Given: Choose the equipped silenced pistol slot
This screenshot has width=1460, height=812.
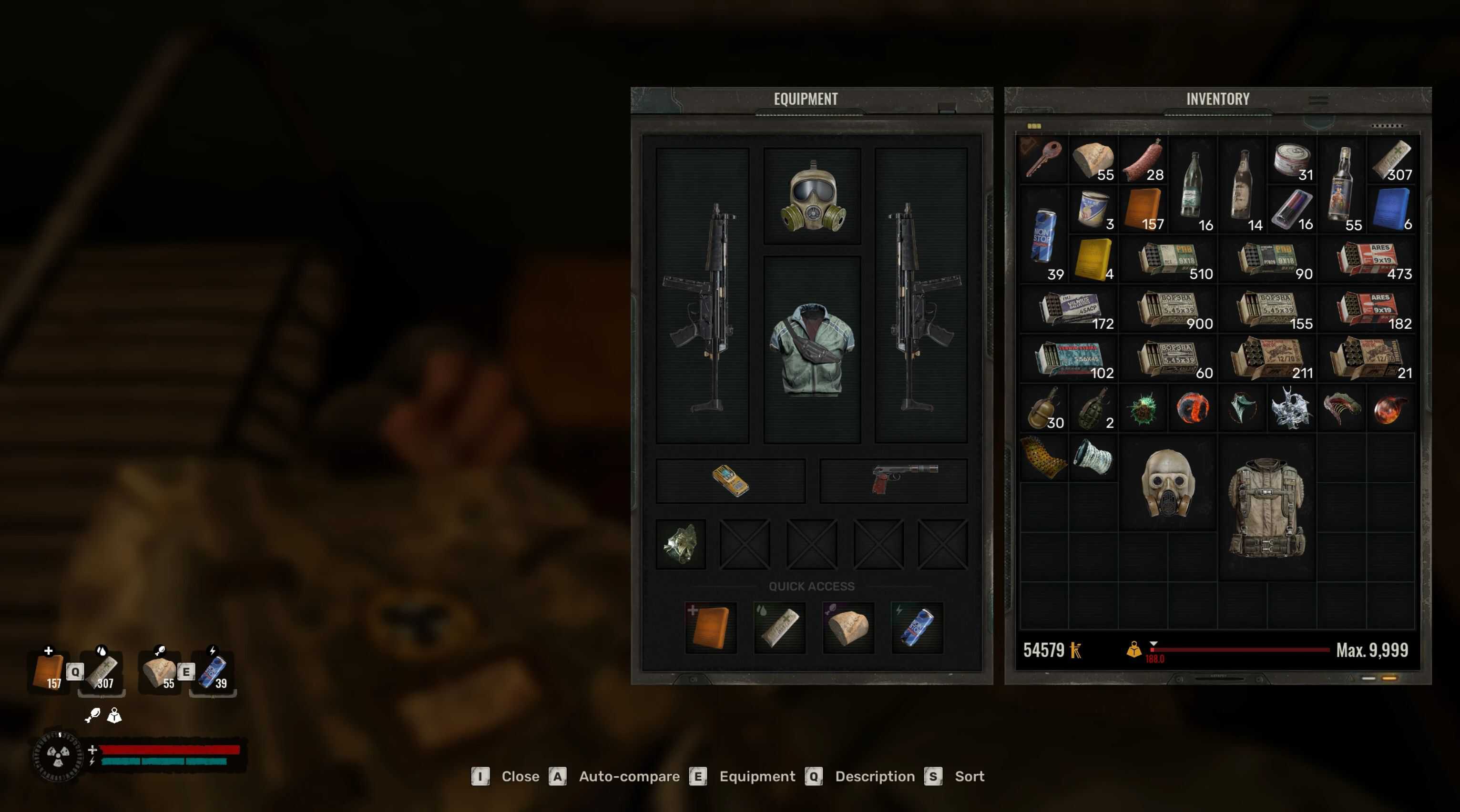Looking at the screenshot, I should click(x=894, y=480).
